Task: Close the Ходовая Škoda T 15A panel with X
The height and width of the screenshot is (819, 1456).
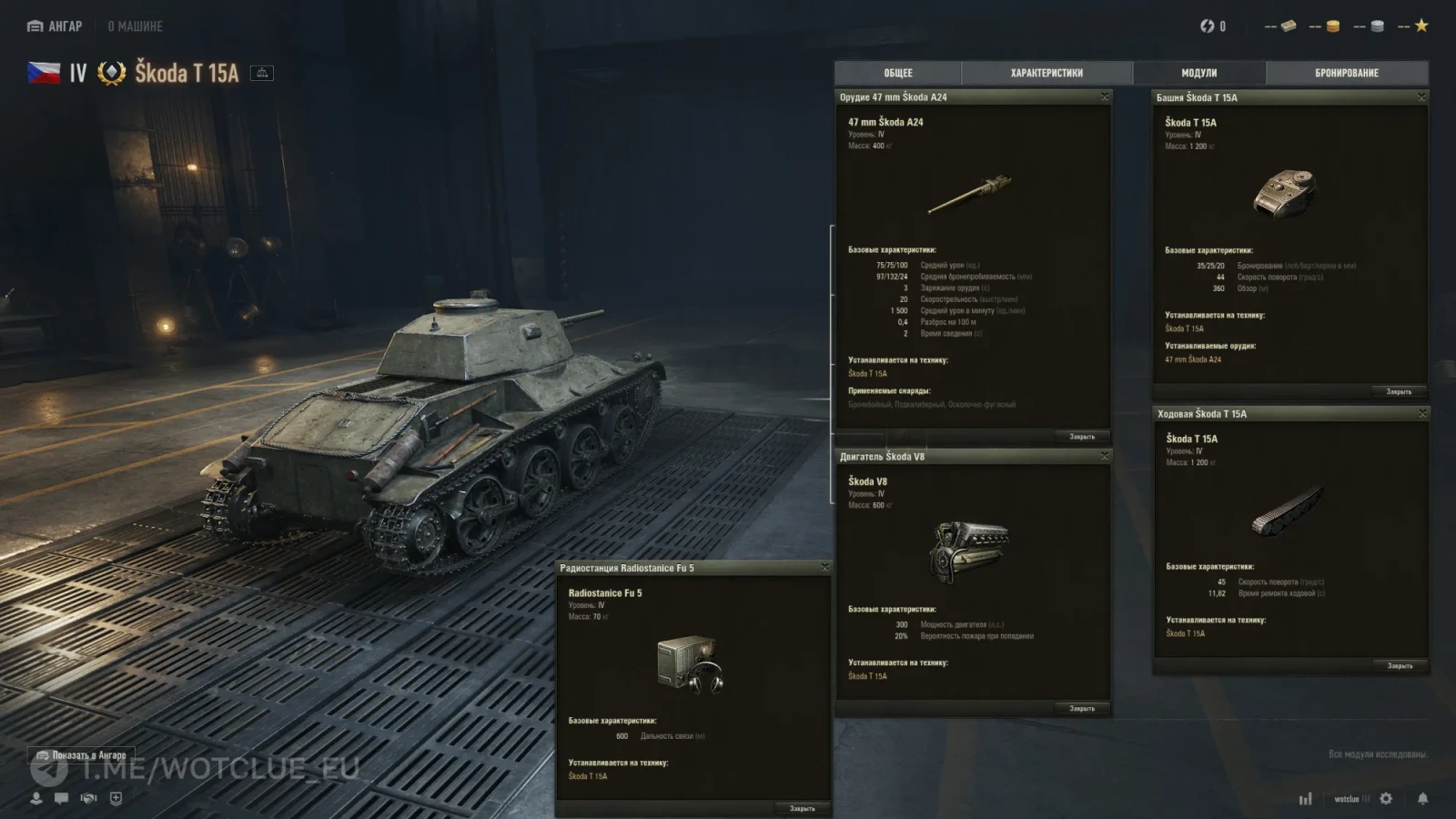Action: [x=1422, y=413]
